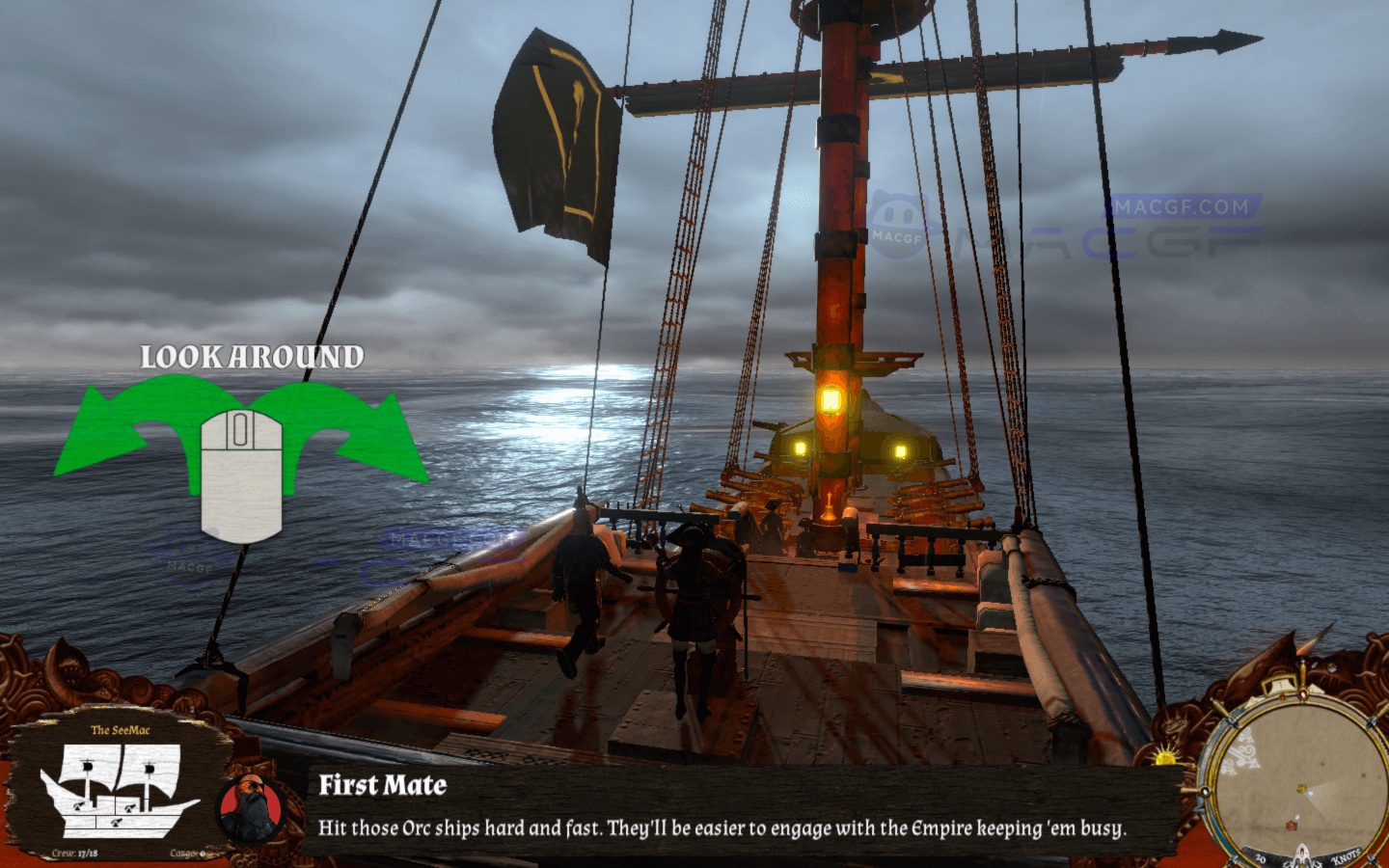The width and height of the screenshot is (1389, 868).
Task: Click the glowing mast lantern
Action: pos(831,397)
